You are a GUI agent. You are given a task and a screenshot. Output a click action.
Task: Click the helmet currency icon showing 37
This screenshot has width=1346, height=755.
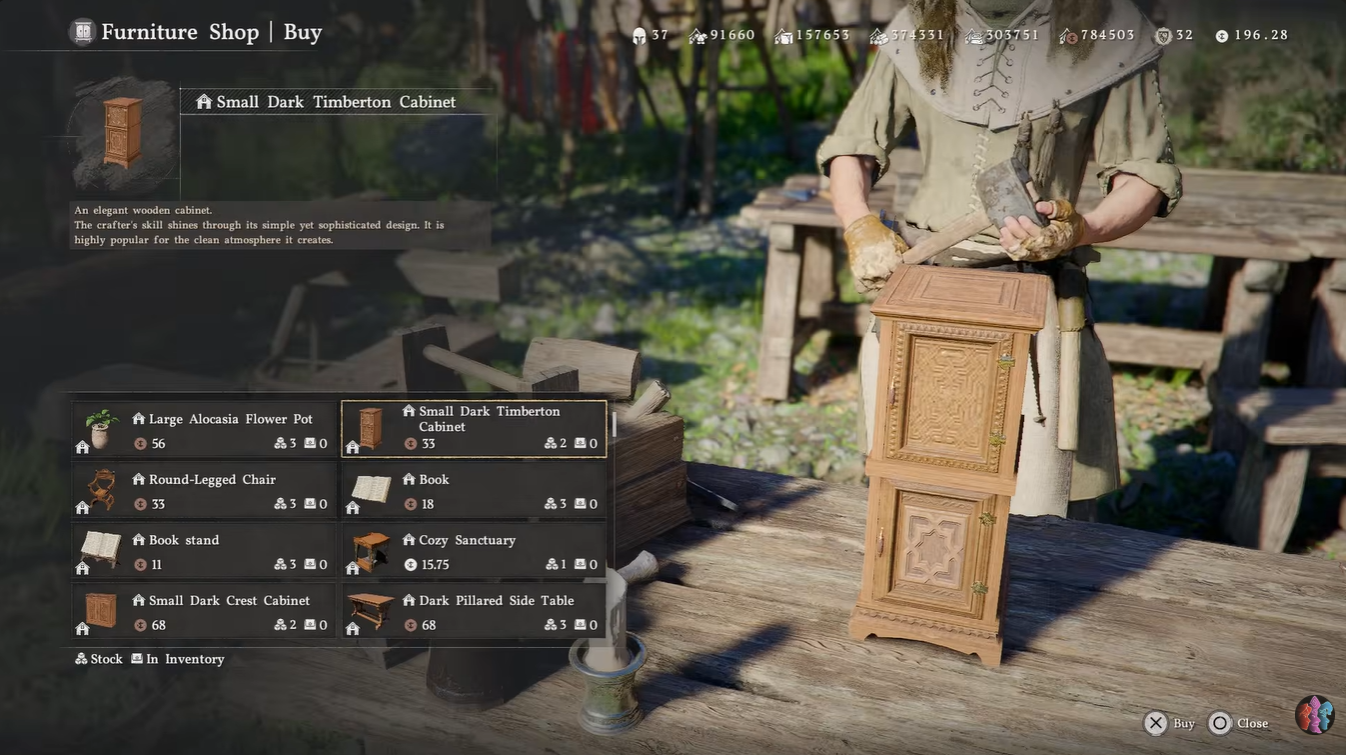(x=638, y=34)
